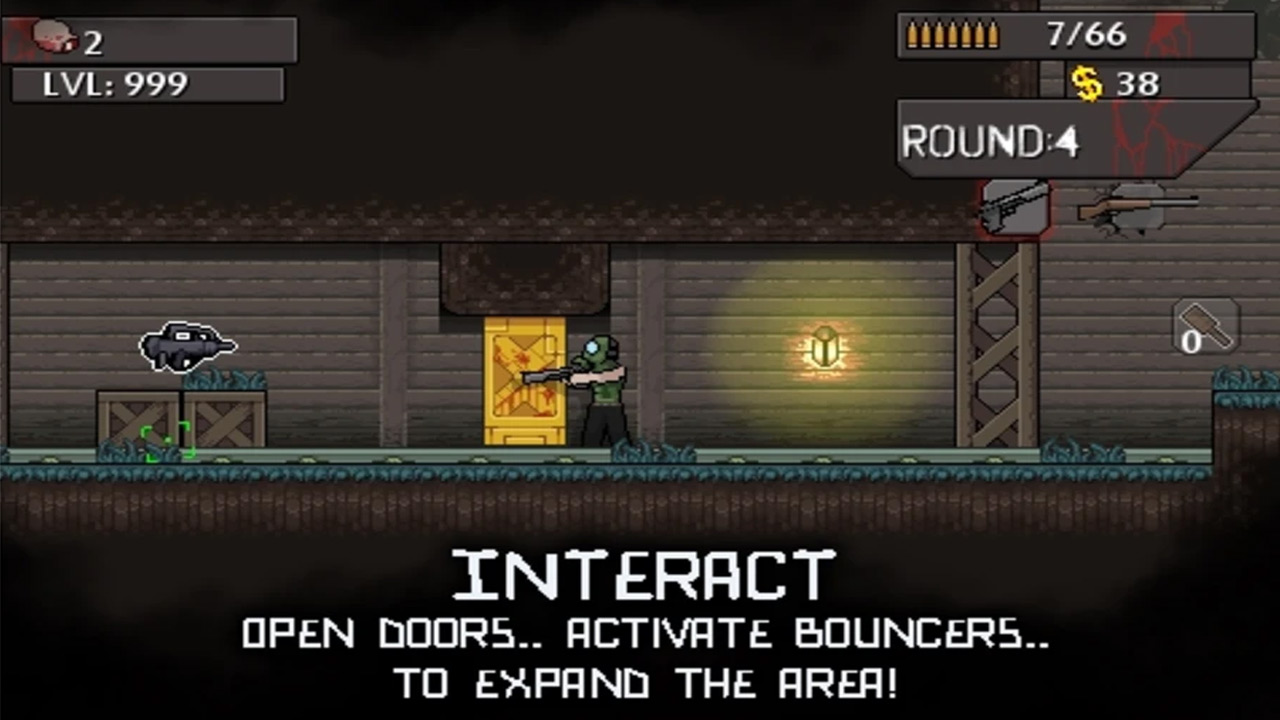Toggle the hammer consumable slot
This screenshot has width=1280, height=720.
point(1204,326)
